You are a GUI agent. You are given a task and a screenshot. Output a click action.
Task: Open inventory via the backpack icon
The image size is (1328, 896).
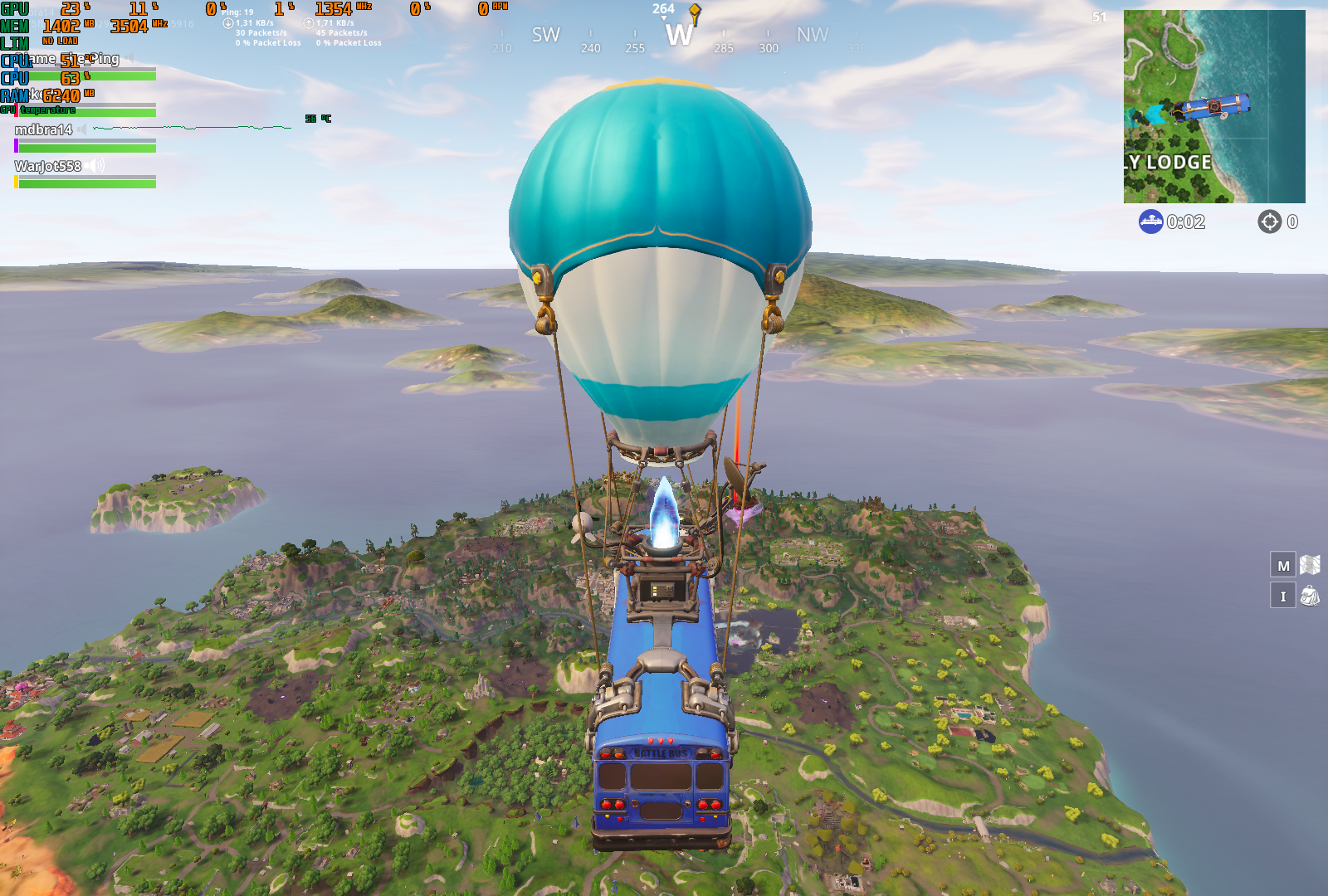[x=1309, y=596]
